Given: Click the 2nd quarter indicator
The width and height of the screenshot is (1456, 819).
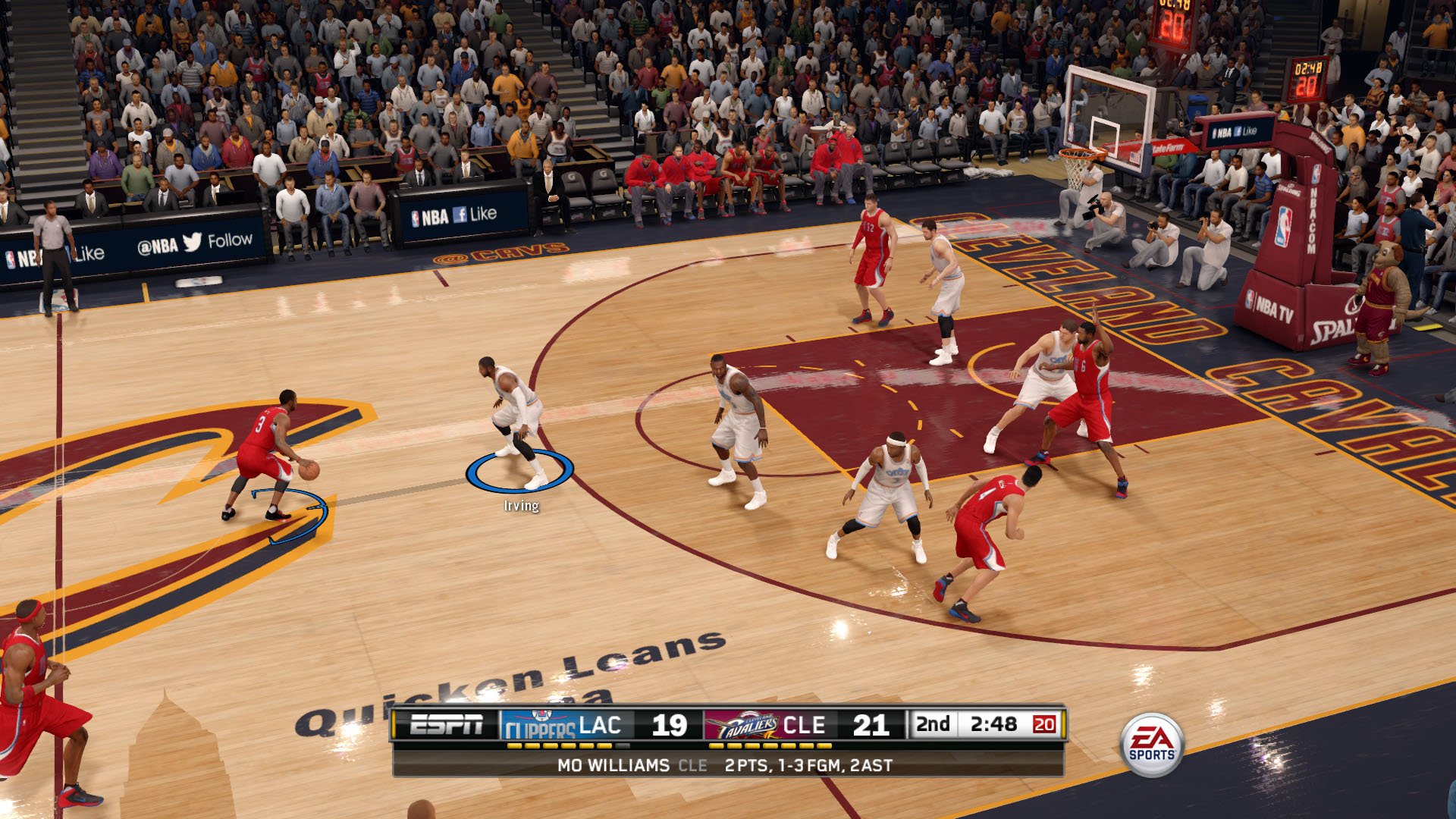Looking at the screenshot, I should 934,724.
